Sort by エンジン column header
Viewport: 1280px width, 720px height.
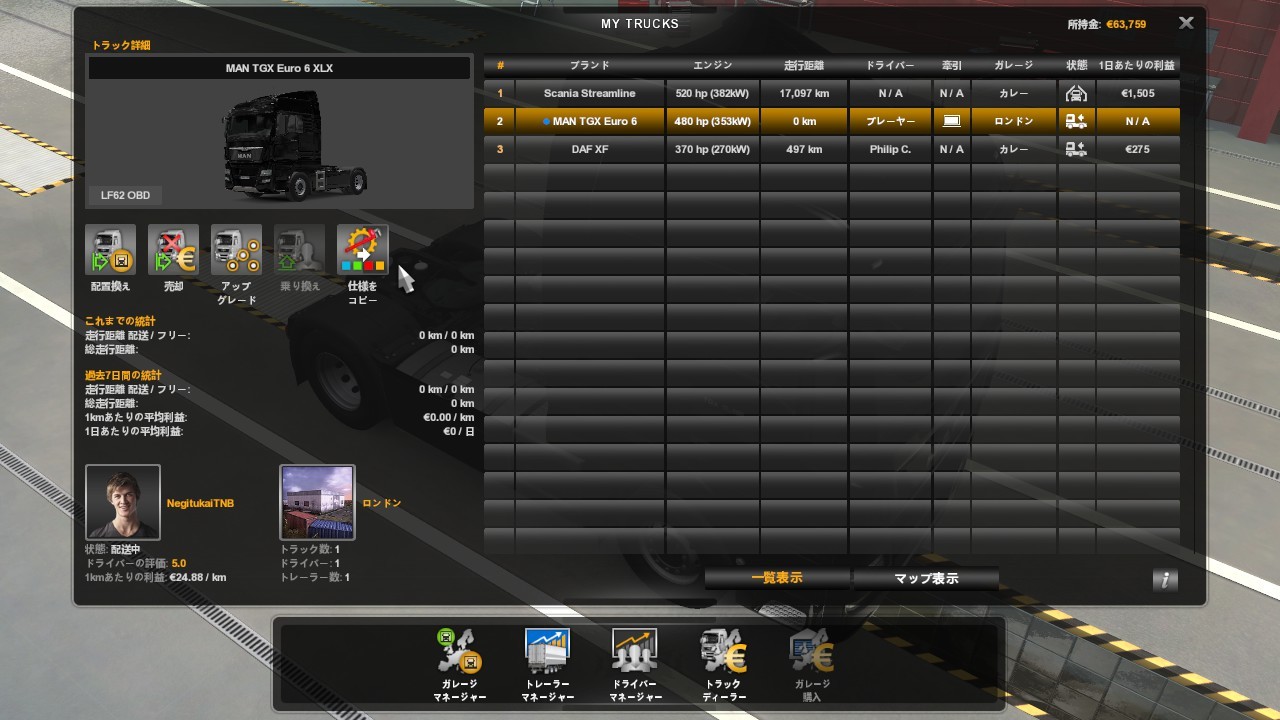(712, 65)
